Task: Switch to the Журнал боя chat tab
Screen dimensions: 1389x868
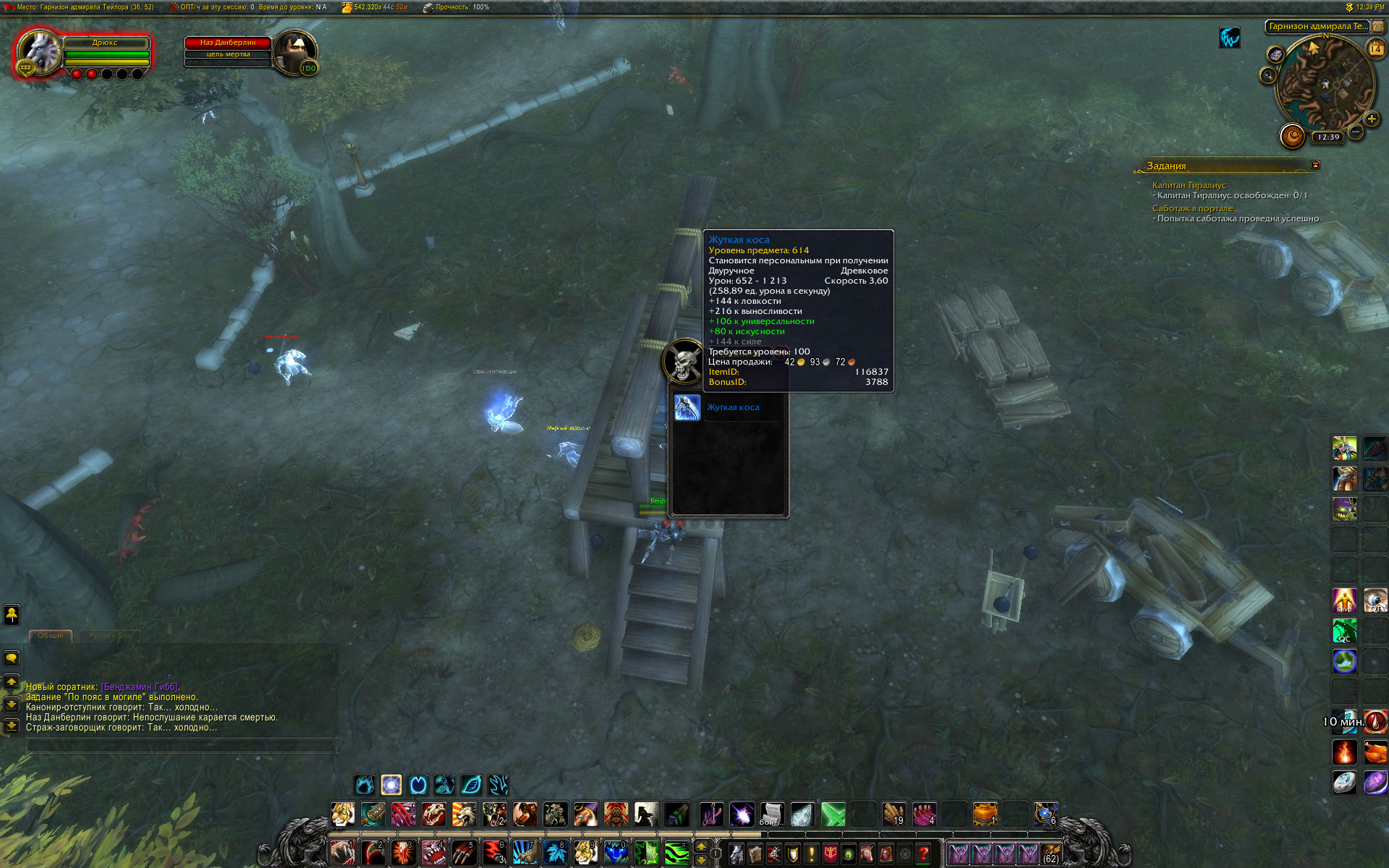Action: point(110,636)
